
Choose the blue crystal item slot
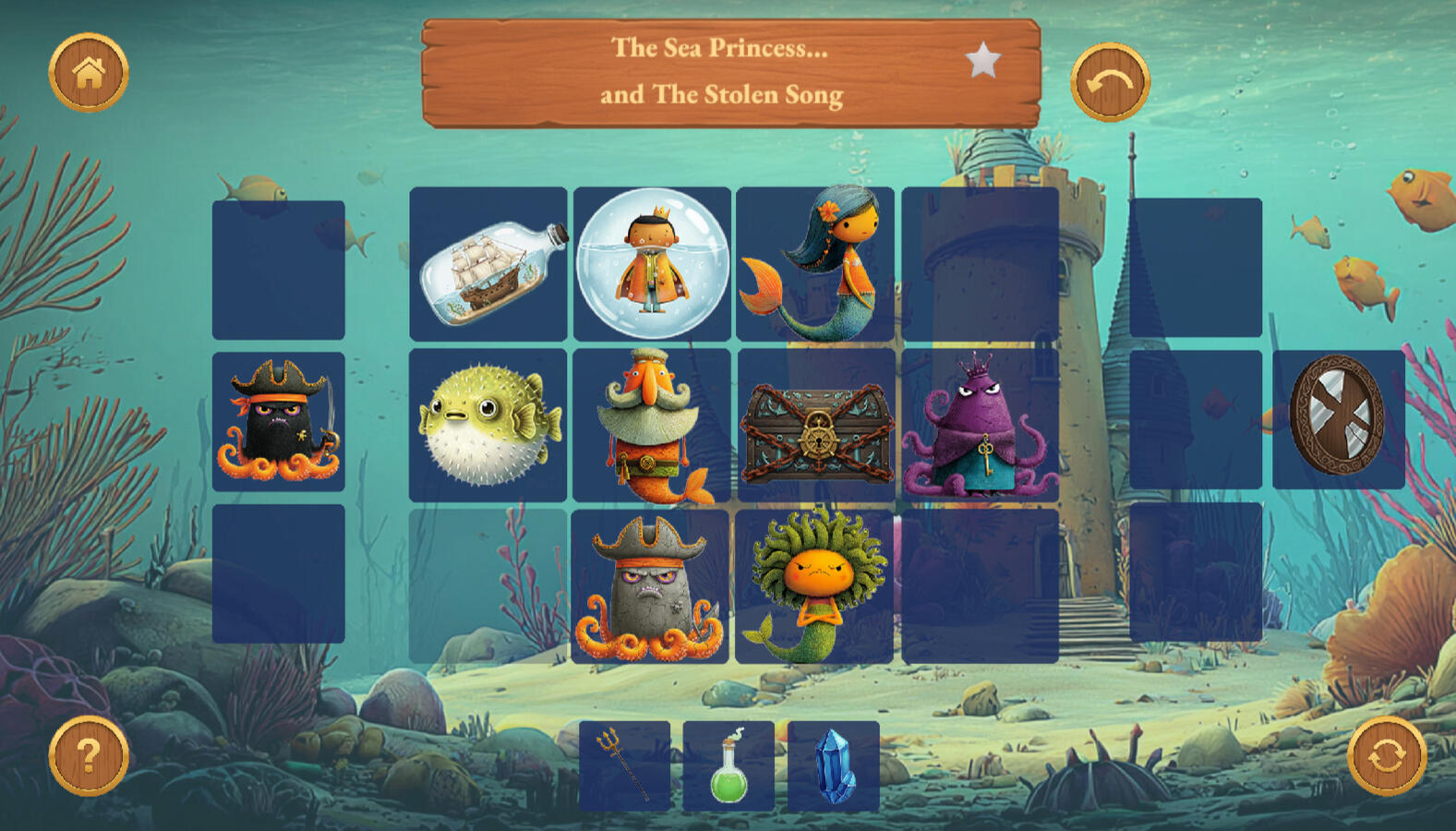tap(834, 765)
